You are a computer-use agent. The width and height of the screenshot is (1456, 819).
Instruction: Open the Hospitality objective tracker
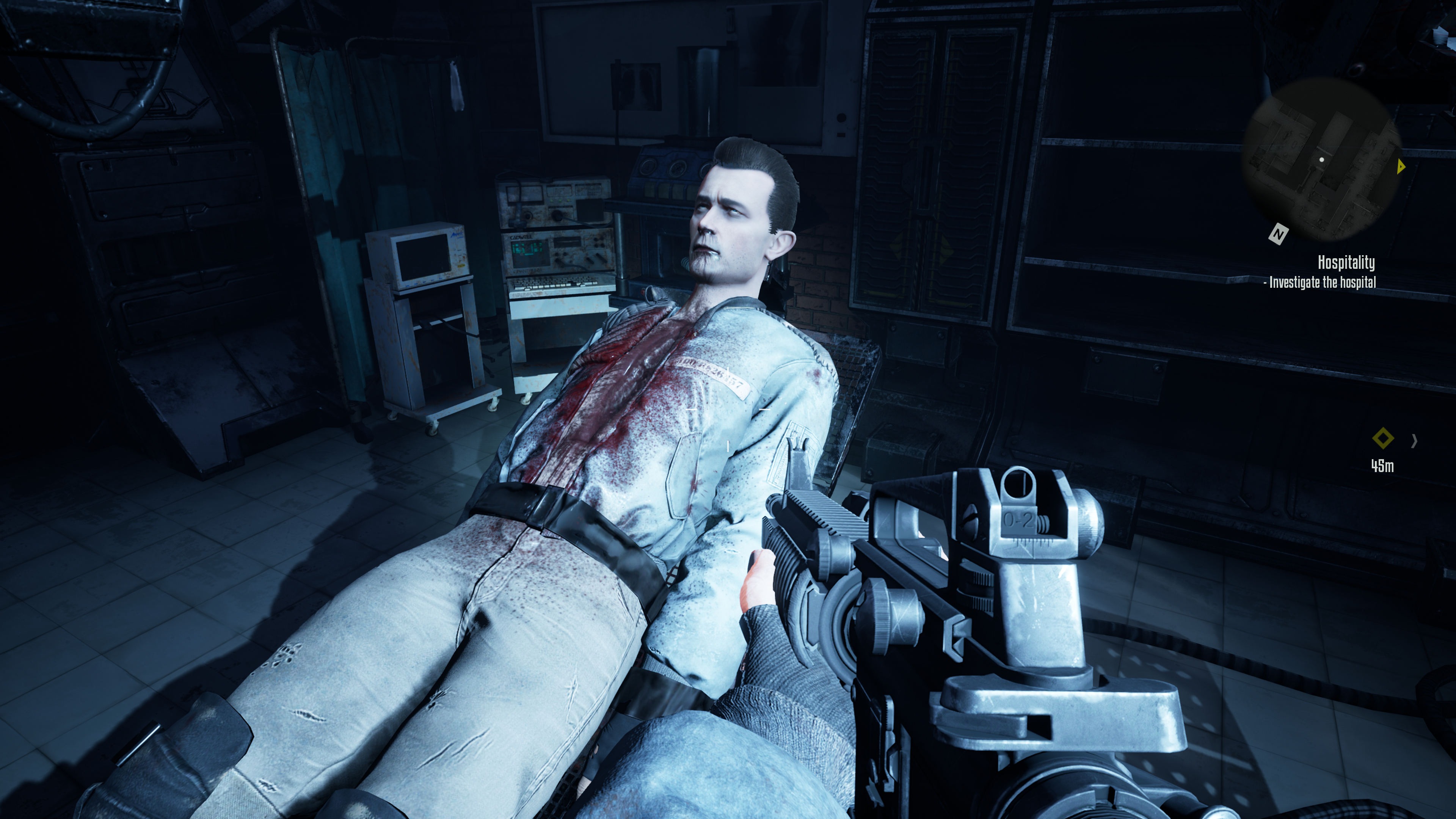pyautogui.click(x=1346, y=262)
